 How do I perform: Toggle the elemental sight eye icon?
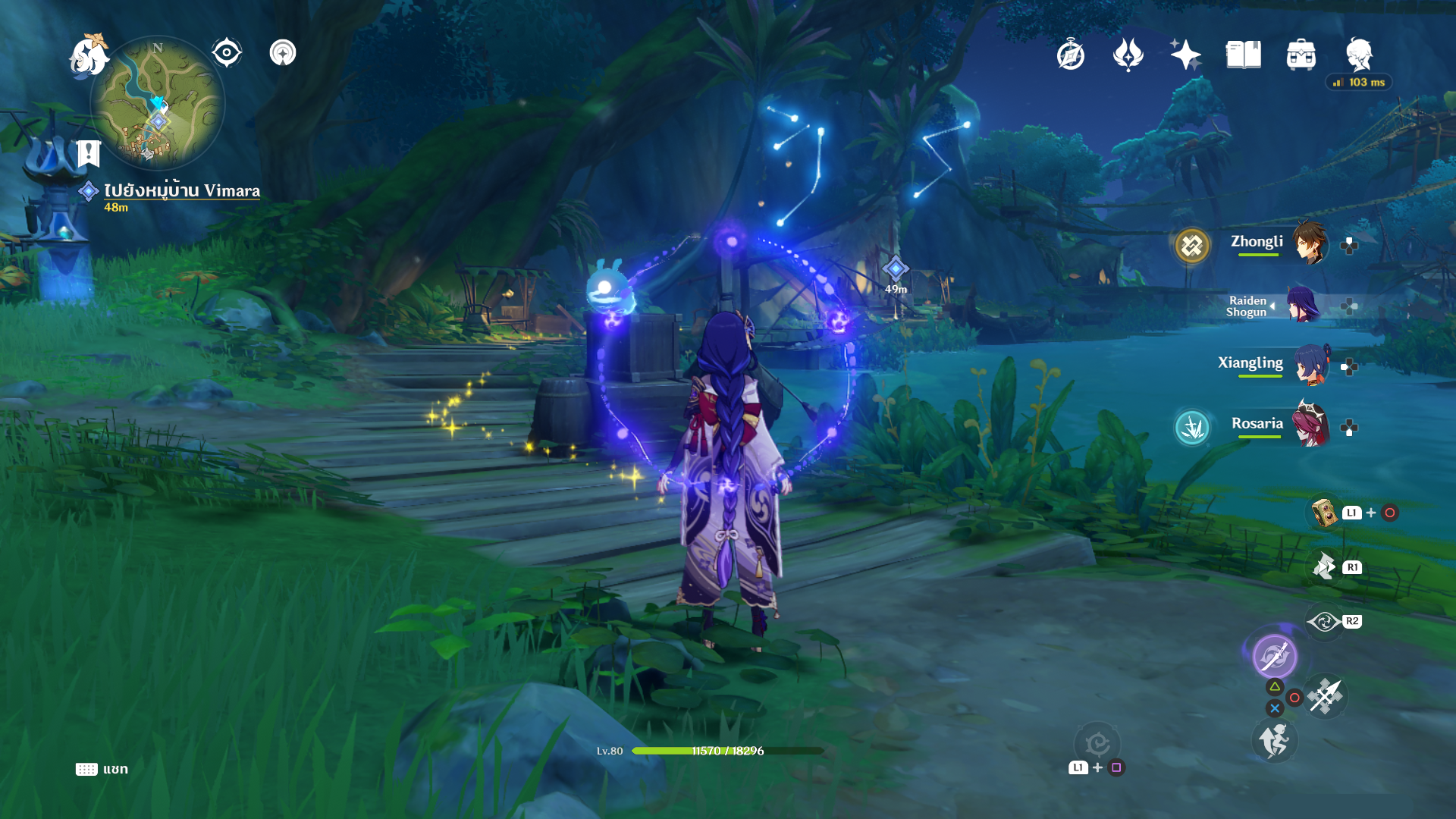click(x=226, y=53)
